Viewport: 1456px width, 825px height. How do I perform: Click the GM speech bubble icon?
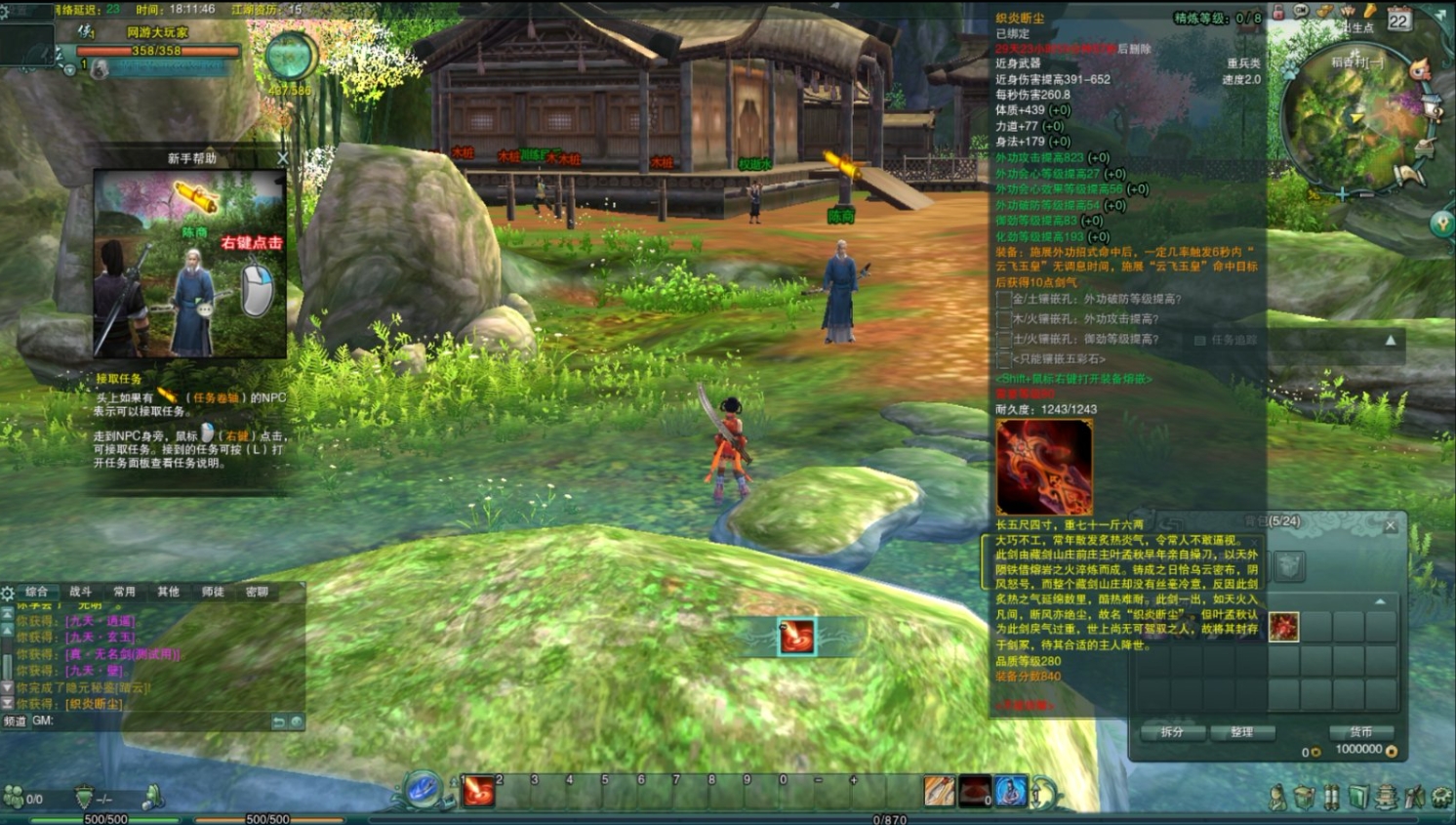(1301, 11)
